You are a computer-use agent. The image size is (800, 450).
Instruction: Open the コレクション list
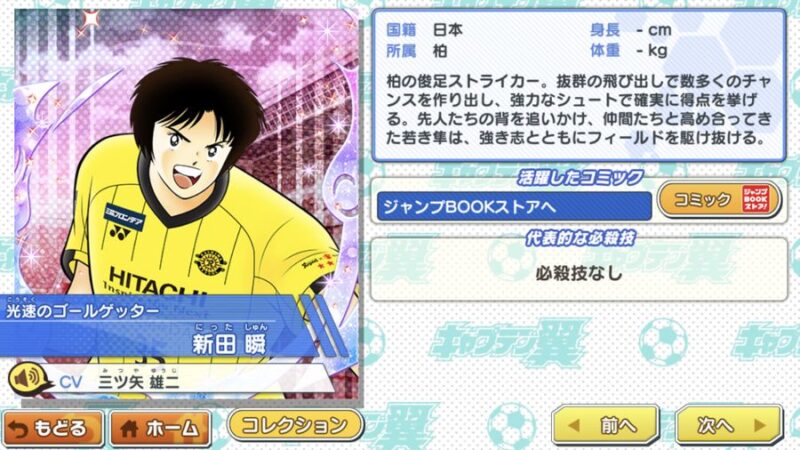295,423
